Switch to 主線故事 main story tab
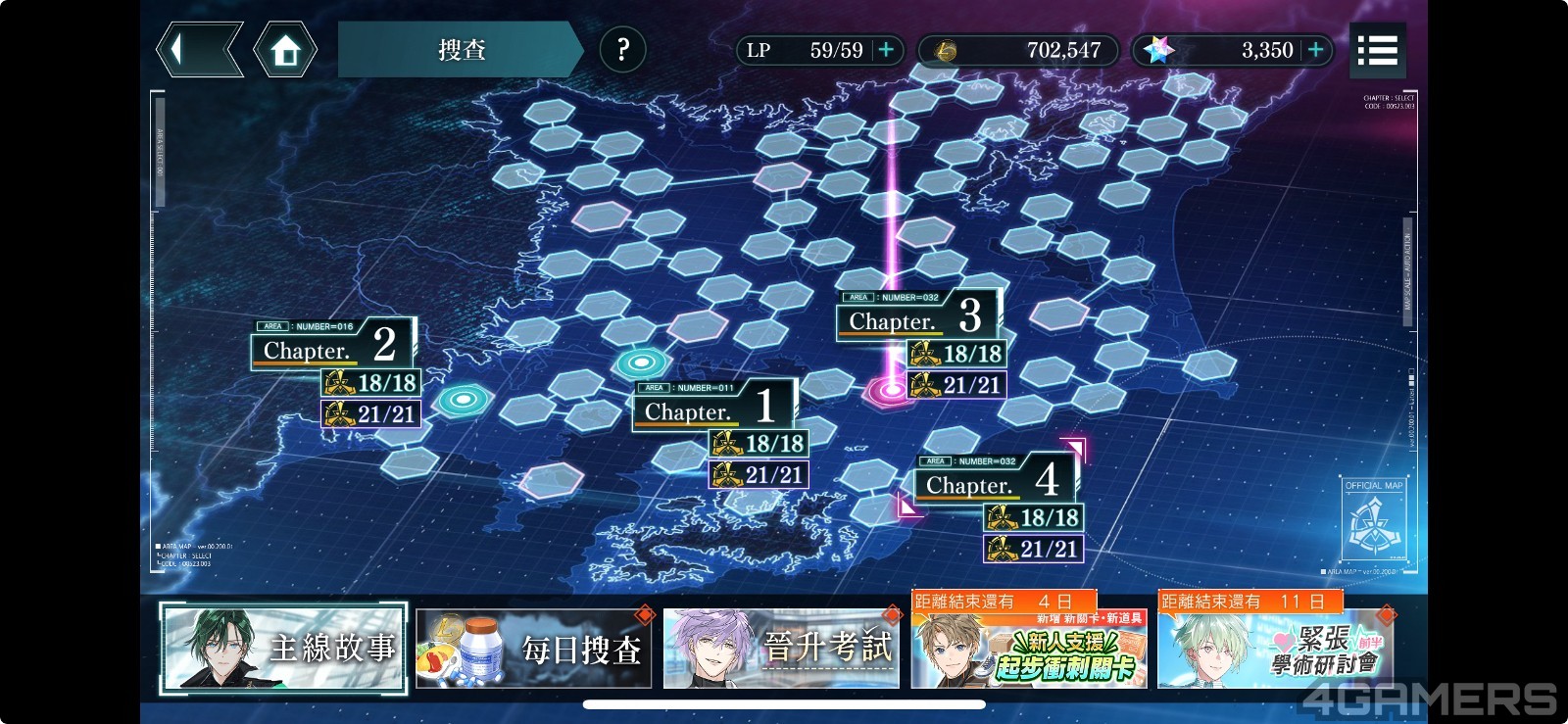The height and width of the screenshot is (724, 1568). pos(283,648)
